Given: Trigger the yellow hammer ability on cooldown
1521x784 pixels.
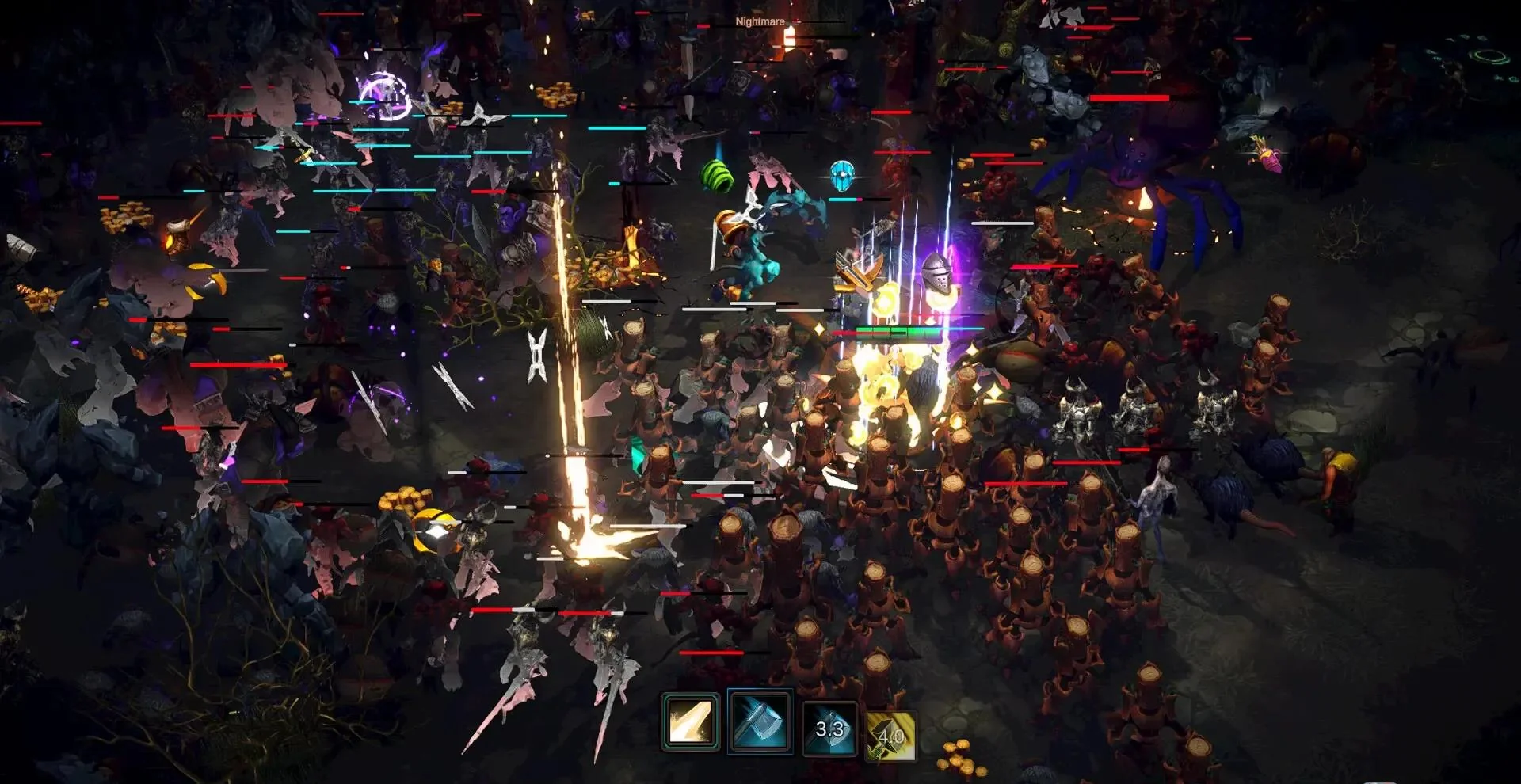Looking at the screenshot, I should point(891,736).
